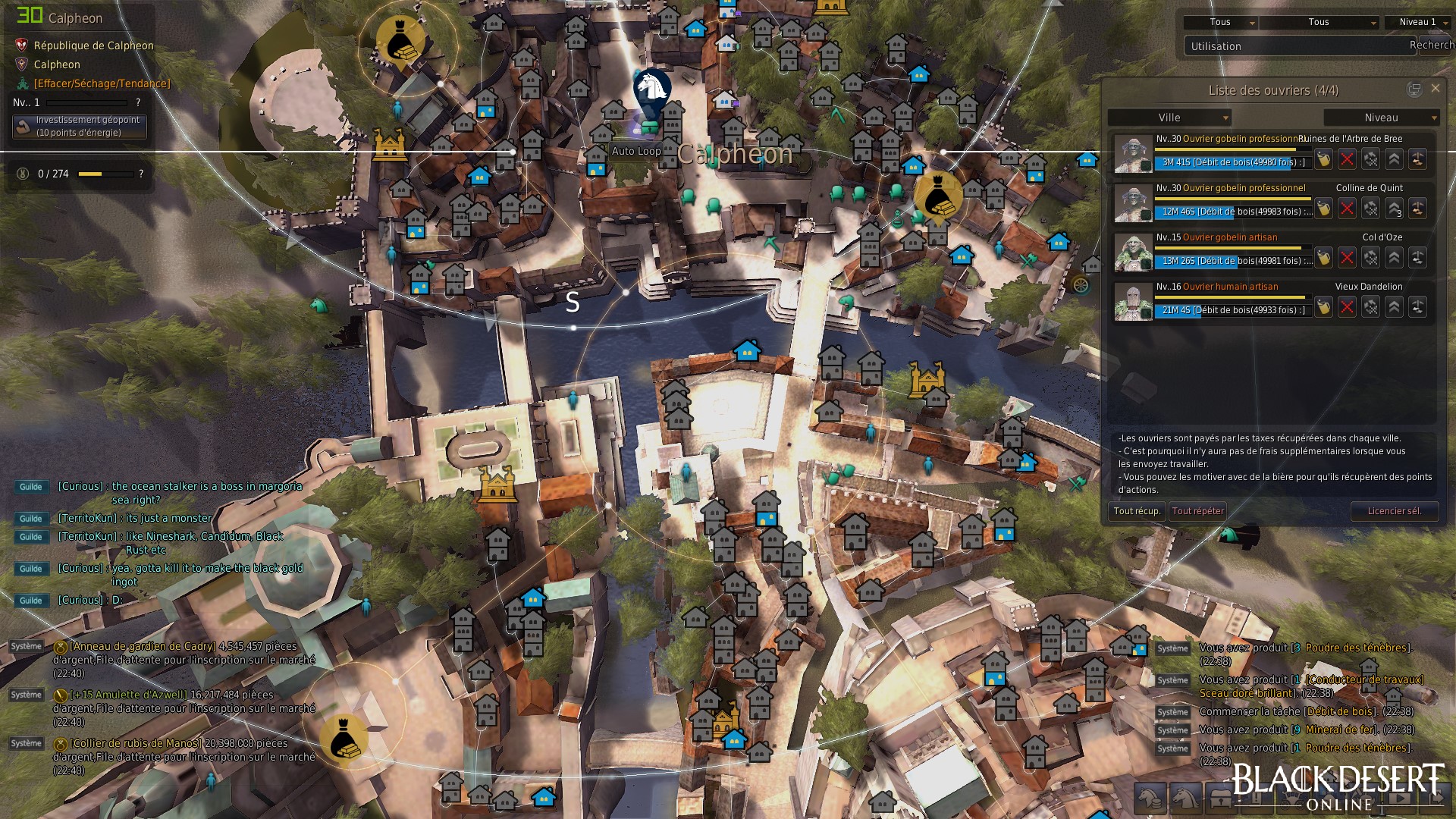Open the Ville sort dropdown

coord(1169,118)
